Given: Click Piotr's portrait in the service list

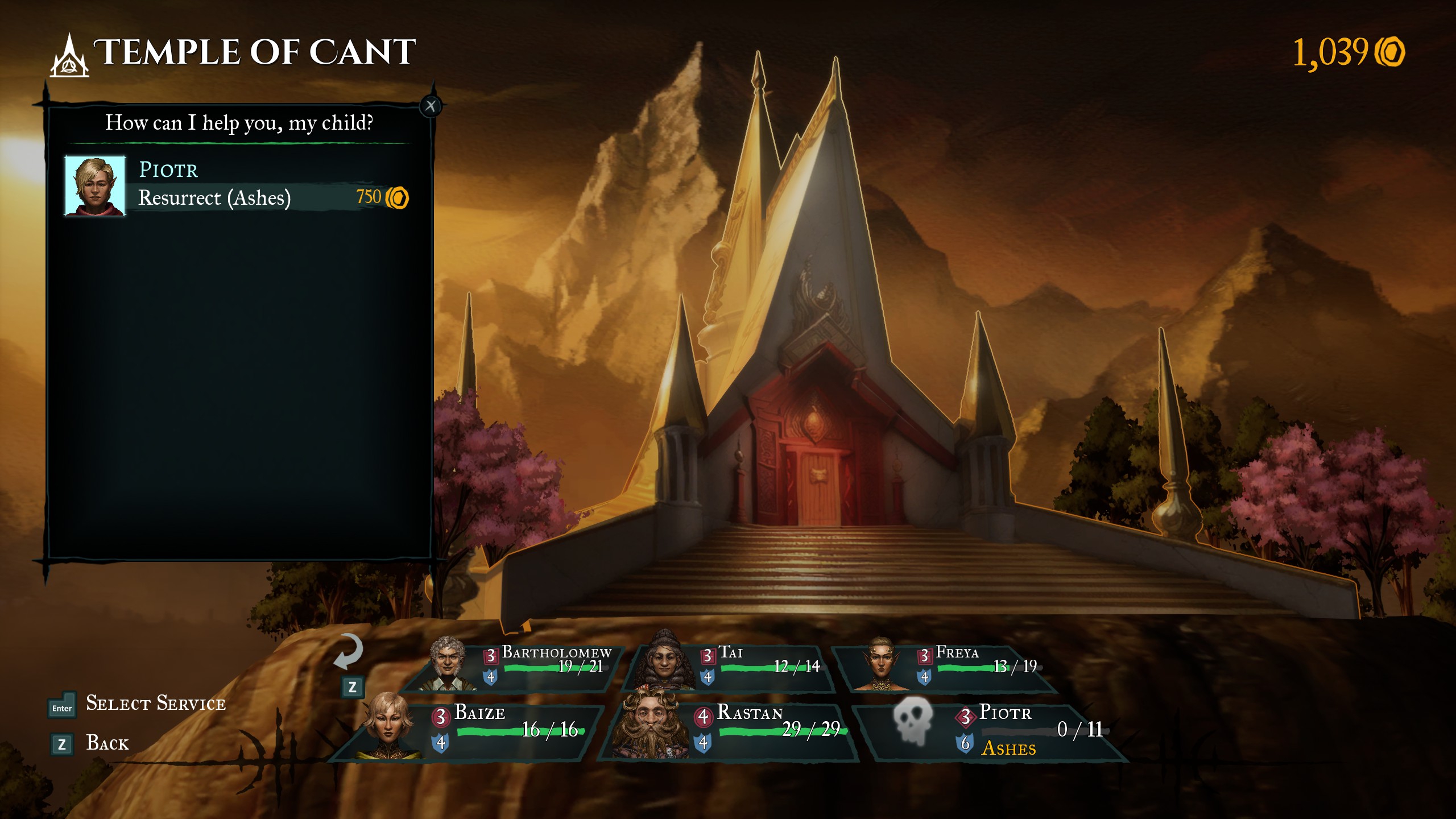Looking at the screenshot, I should pyautogui.click(x=95, y=186).
